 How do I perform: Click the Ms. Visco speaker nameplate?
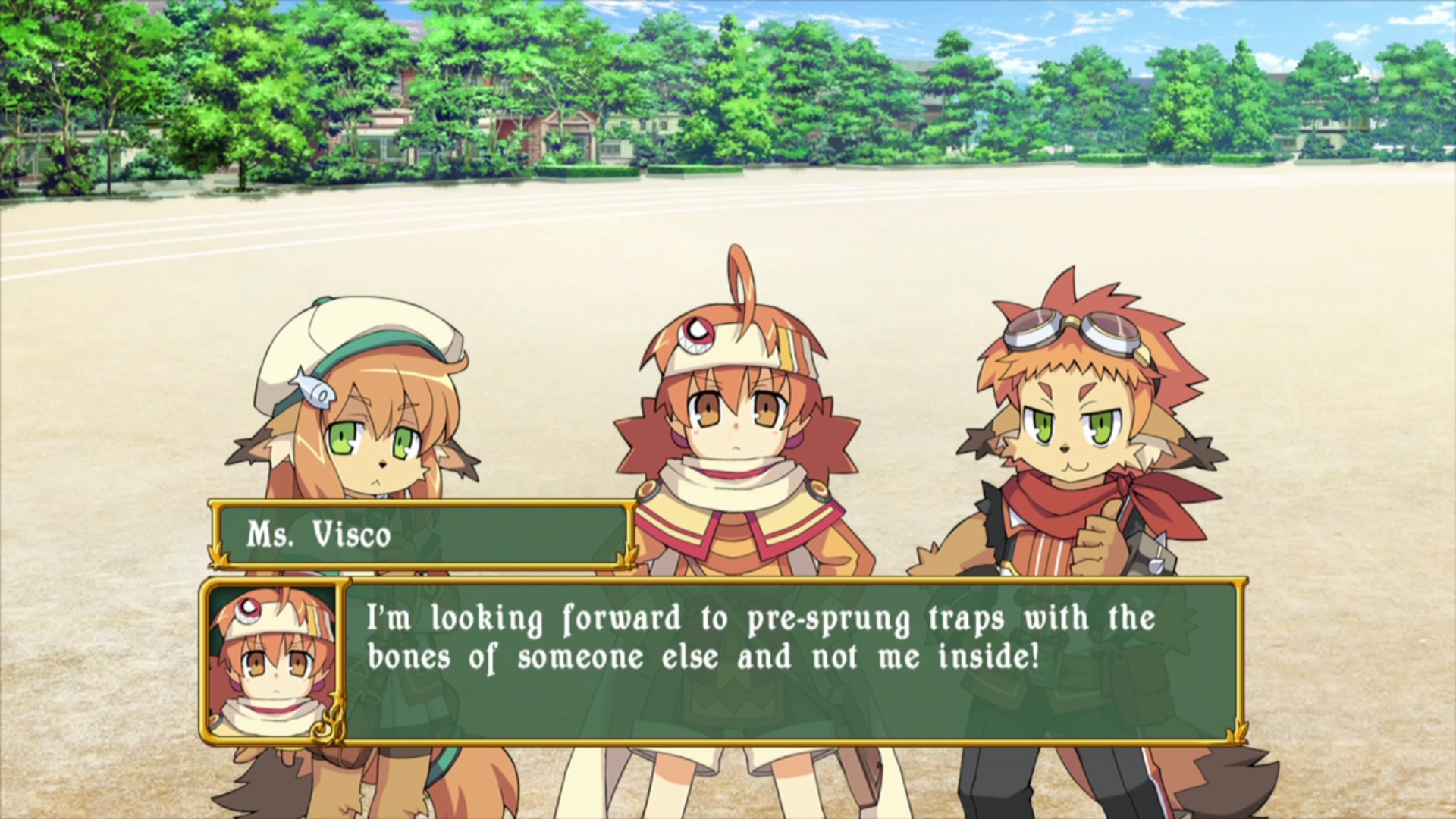coord(422,535)
